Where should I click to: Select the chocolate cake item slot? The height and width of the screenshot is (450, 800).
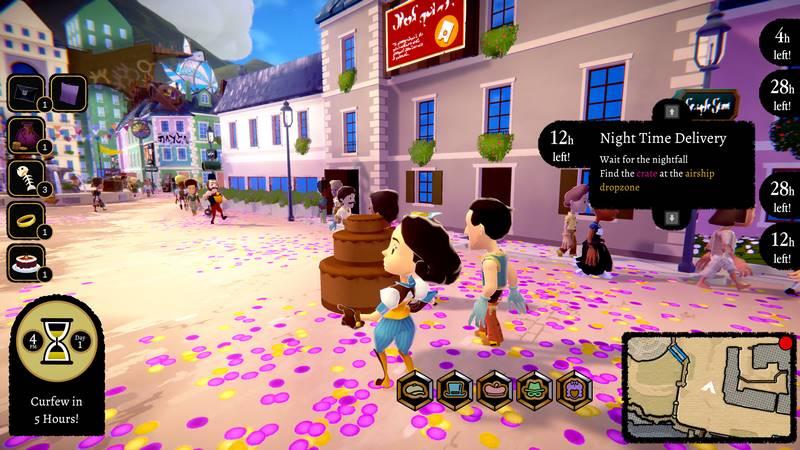click(26, 263)
